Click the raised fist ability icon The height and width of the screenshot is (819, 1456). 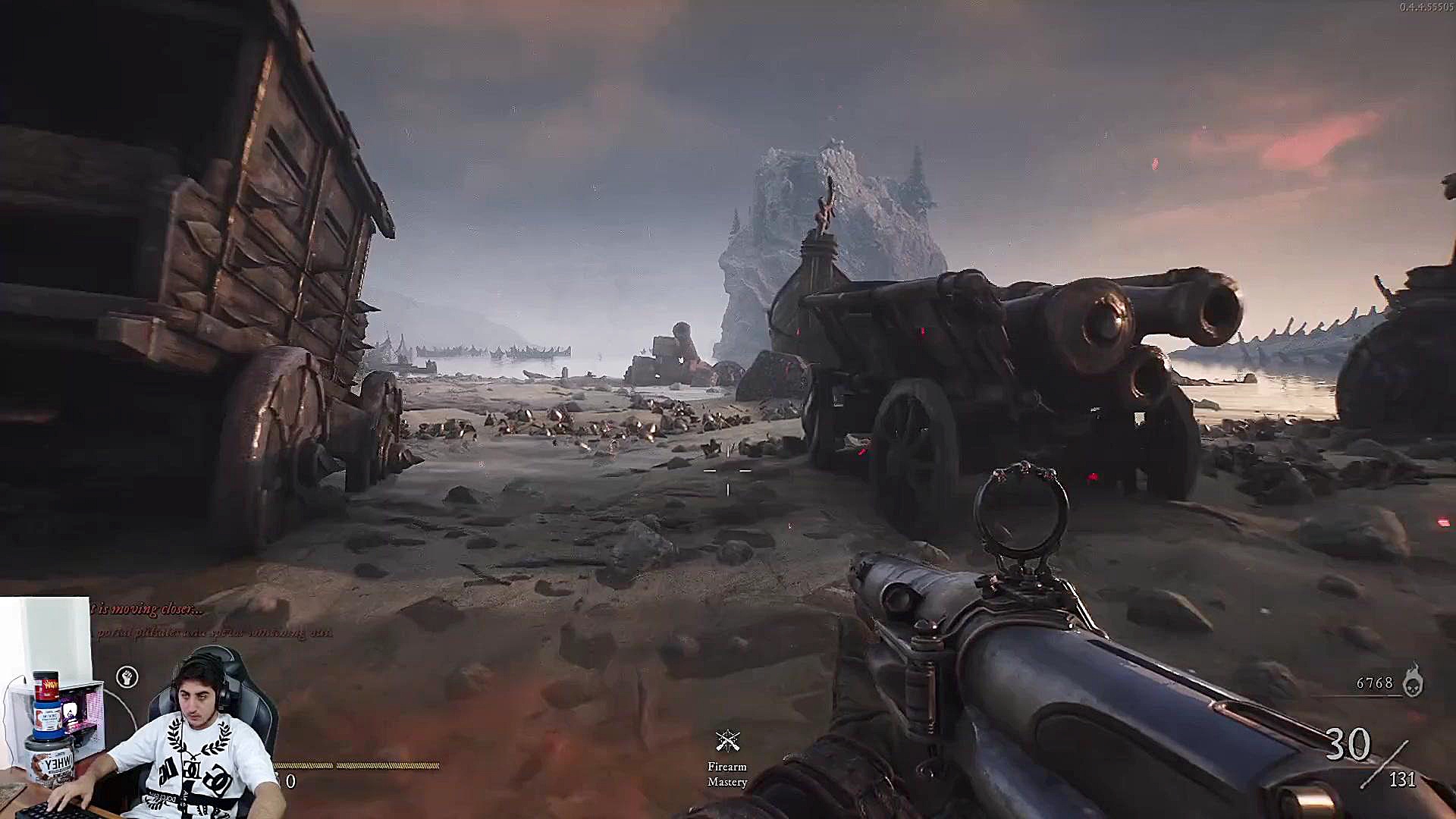pos(127,676)
